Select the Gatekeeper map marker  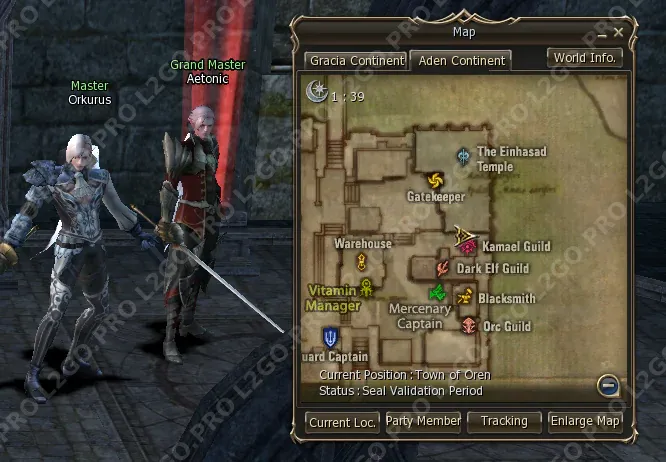click(x=435, y=181)
